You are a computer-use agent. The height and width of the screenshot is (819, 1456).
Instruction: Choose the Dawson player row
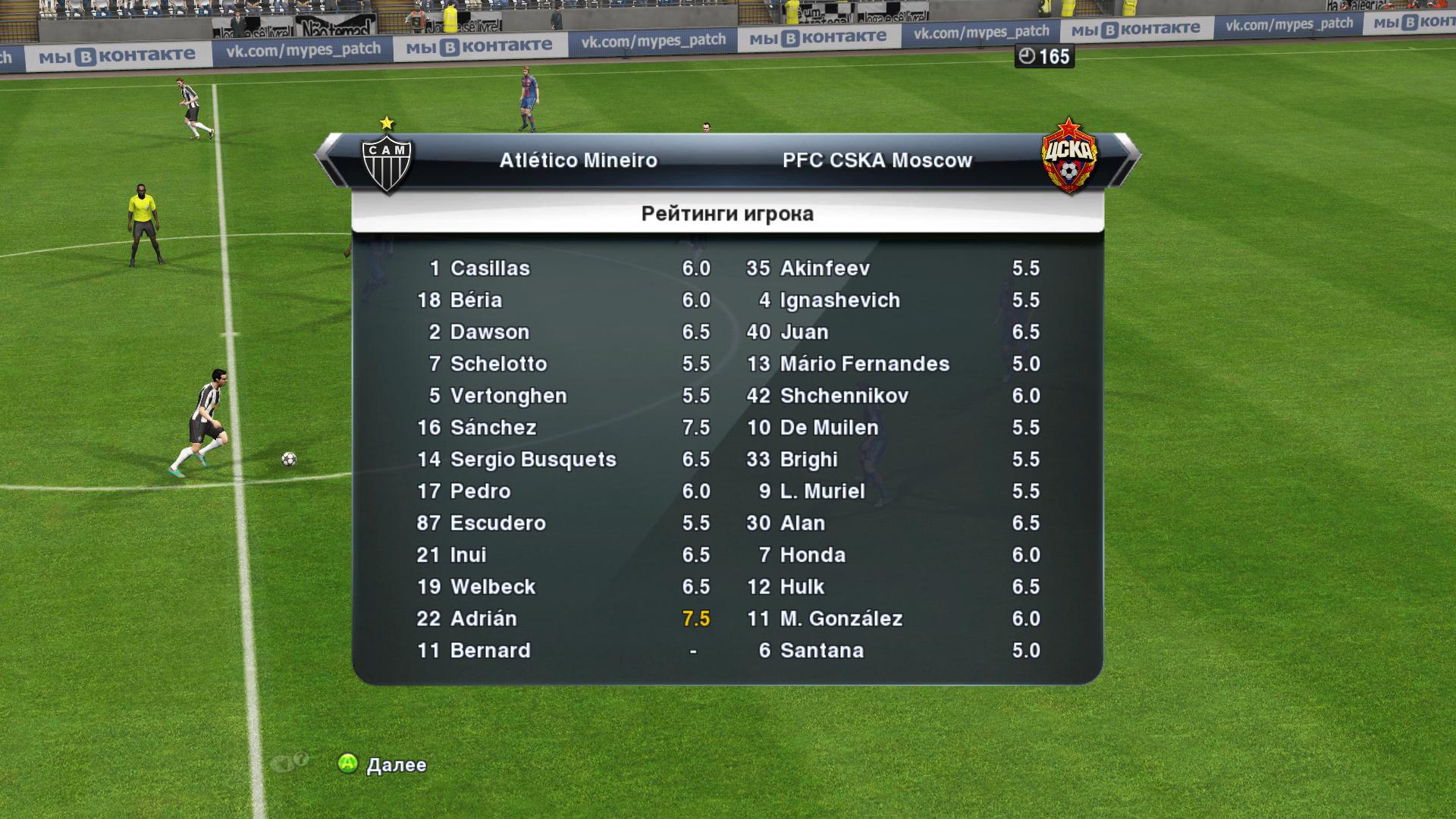pyautogui.click(x=489, y=332)
